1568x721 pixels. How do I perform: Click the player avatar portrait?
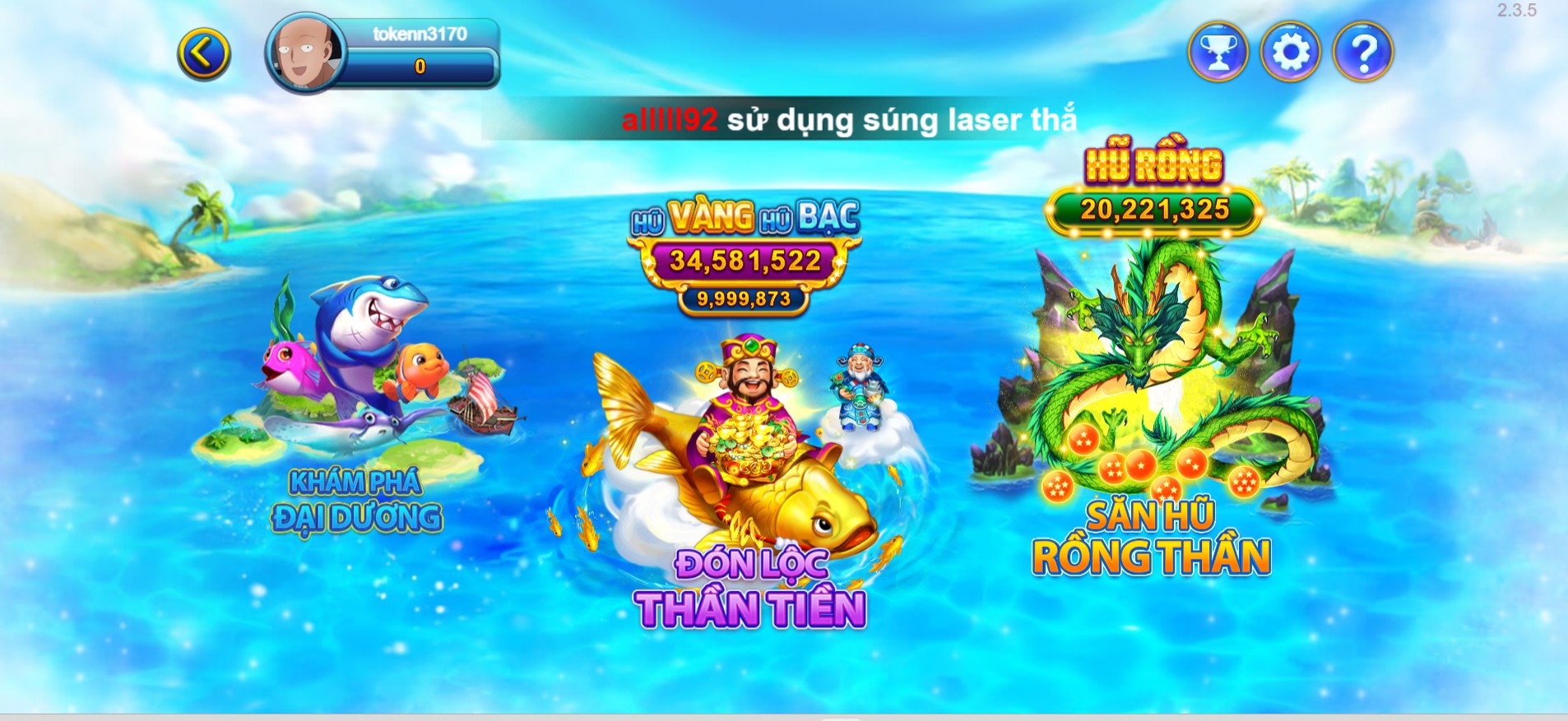tap(304, 51)
